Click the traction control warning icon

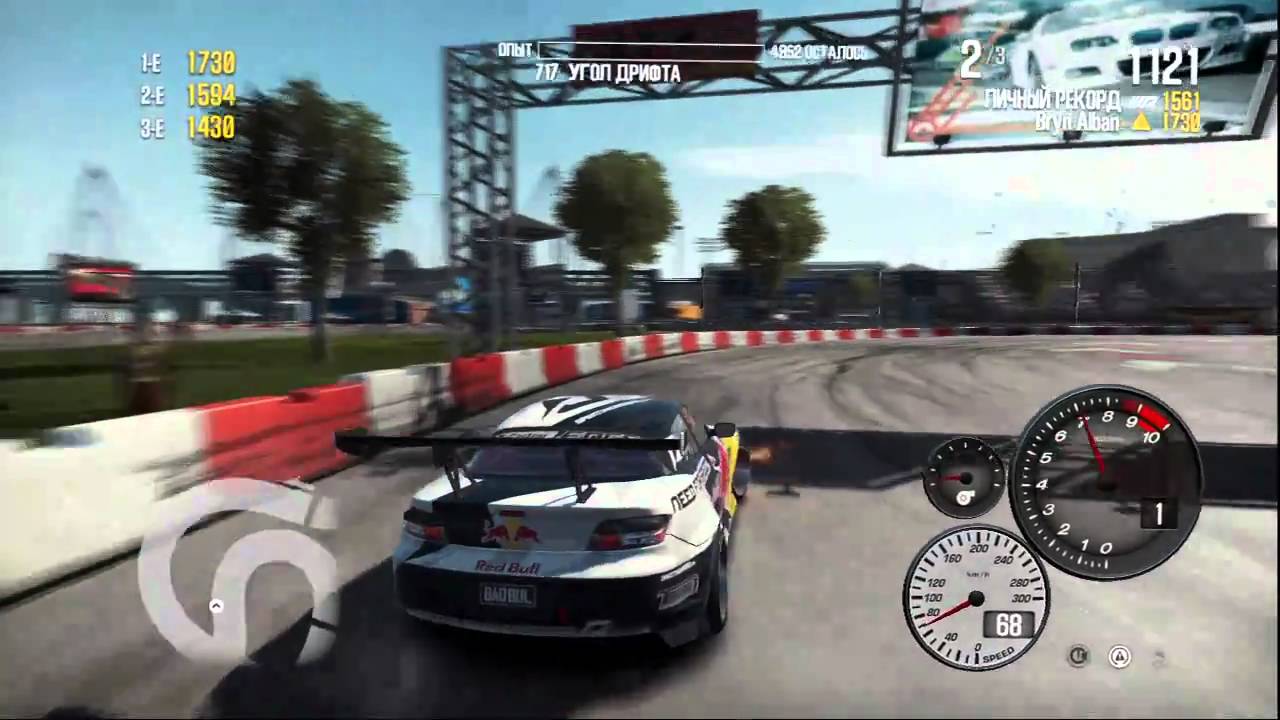tap(1120, 656)
